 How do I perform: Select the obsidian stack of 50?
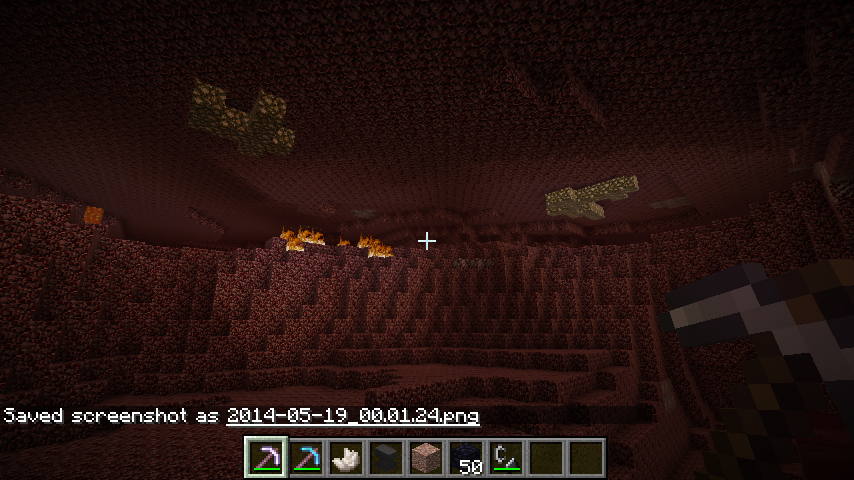pos(466,457)
